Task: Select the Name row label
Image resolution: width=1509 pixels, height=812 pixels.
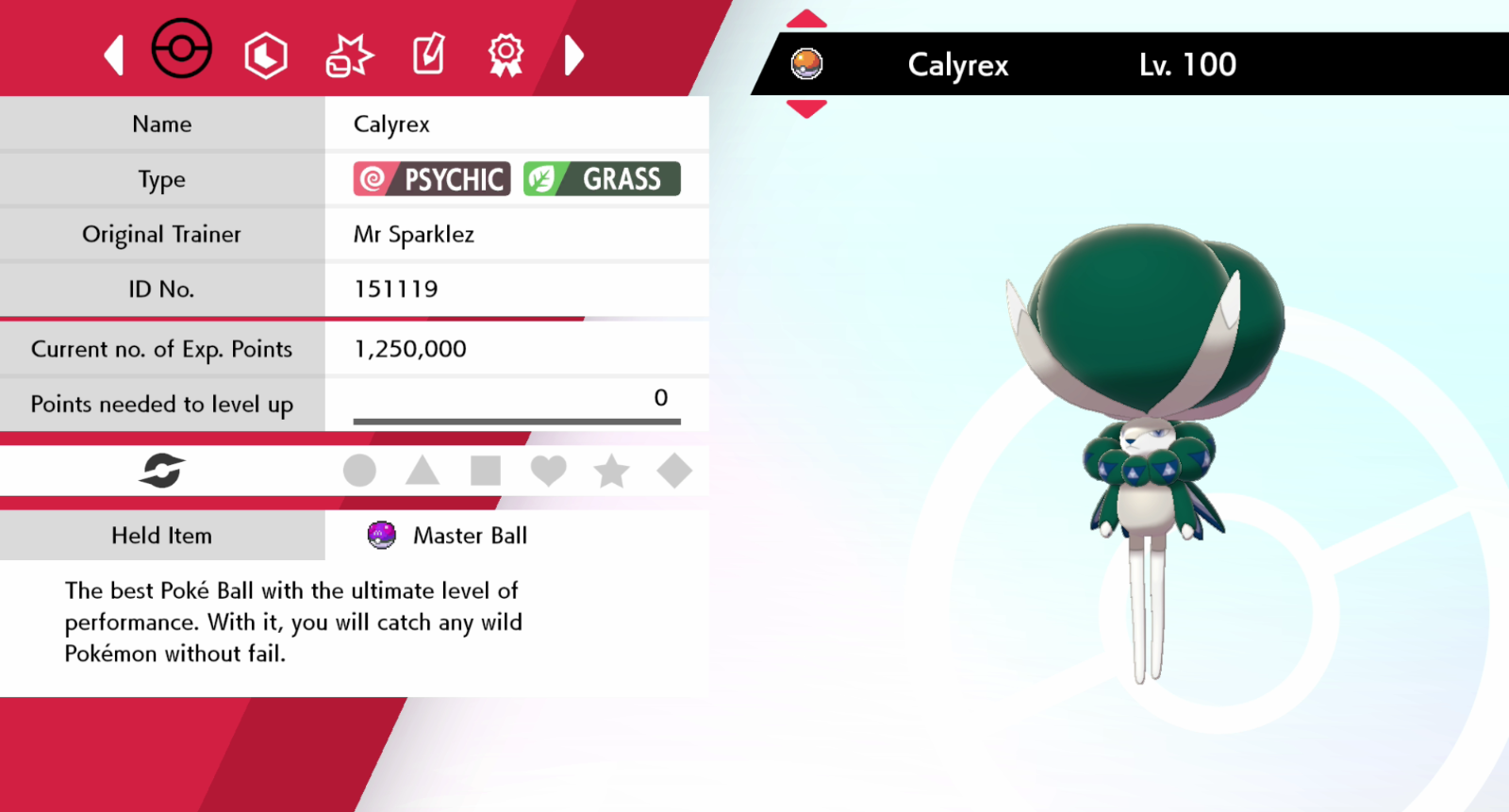Action: [161, 124]
